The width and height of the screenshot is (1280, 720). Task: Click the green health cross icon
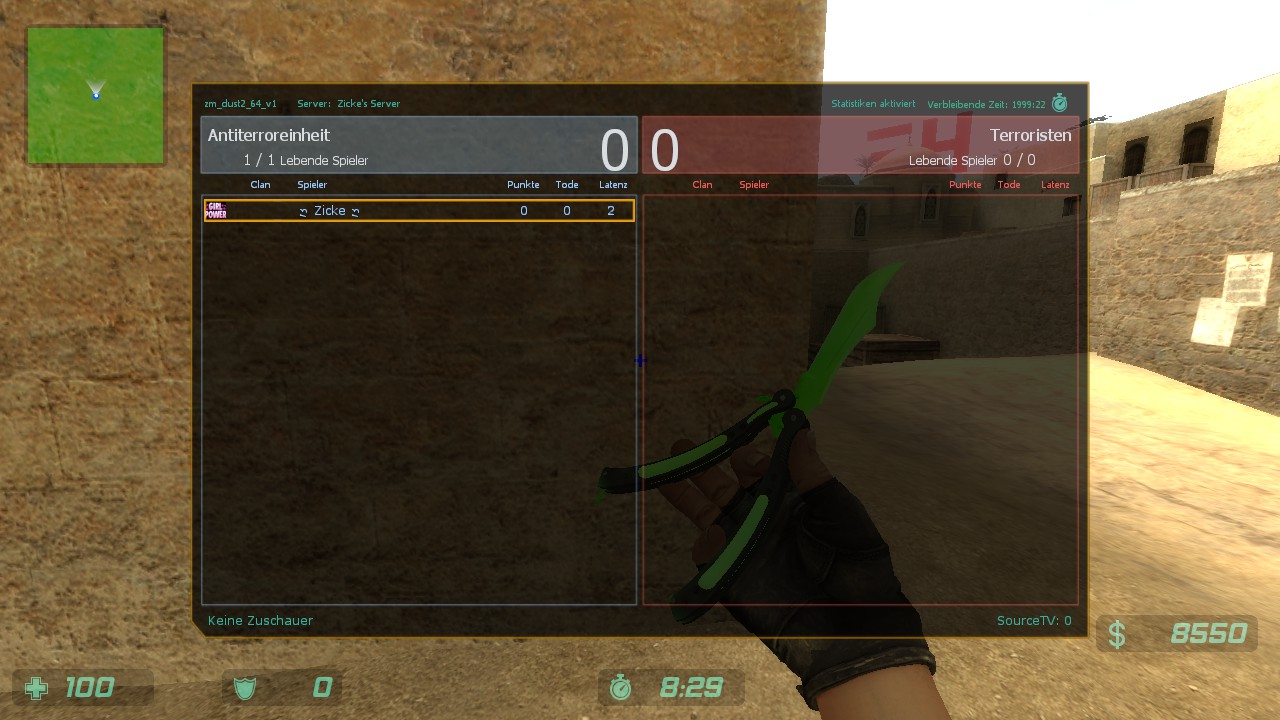point(37,687)
